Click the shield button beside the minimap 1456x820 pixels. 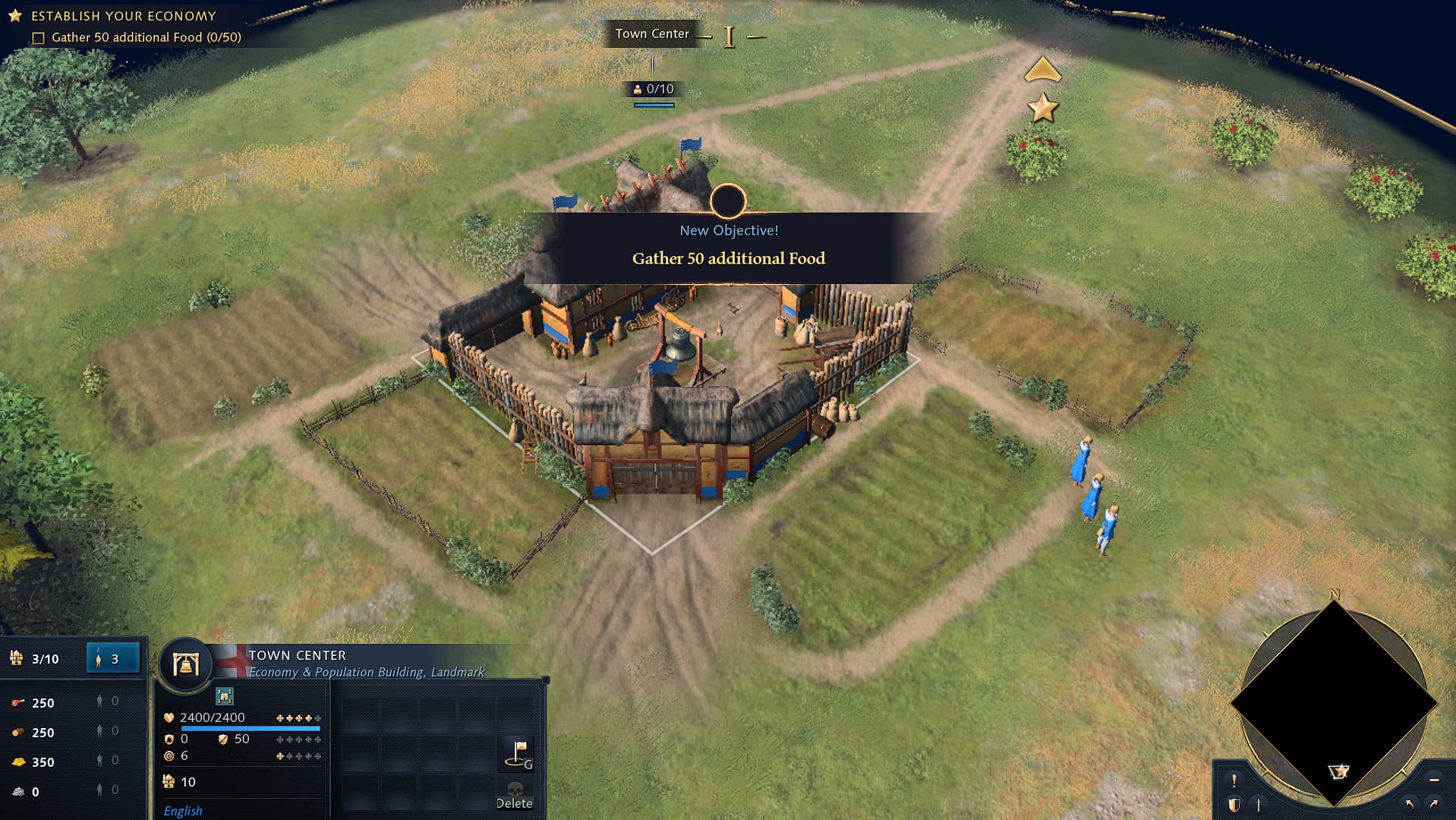pos(1234,804)
